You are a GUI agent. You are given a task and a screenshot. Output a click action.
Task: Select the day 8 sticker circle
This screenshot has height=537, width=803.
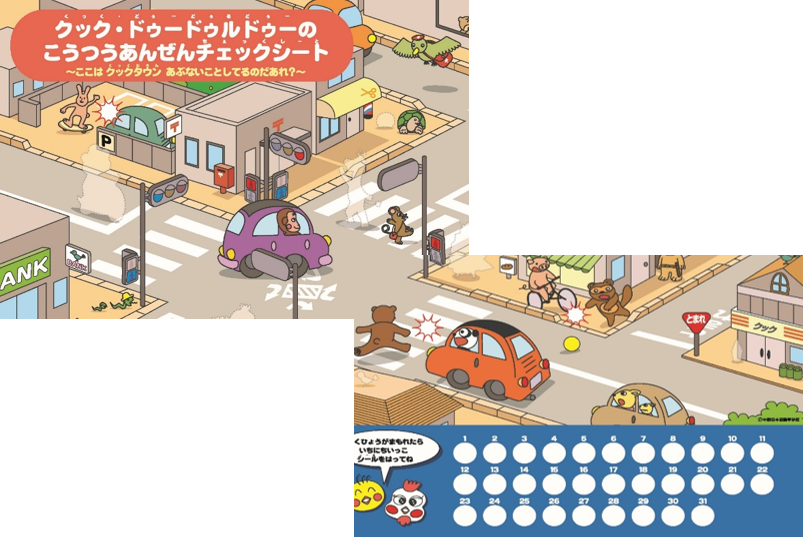click(672, 454)
